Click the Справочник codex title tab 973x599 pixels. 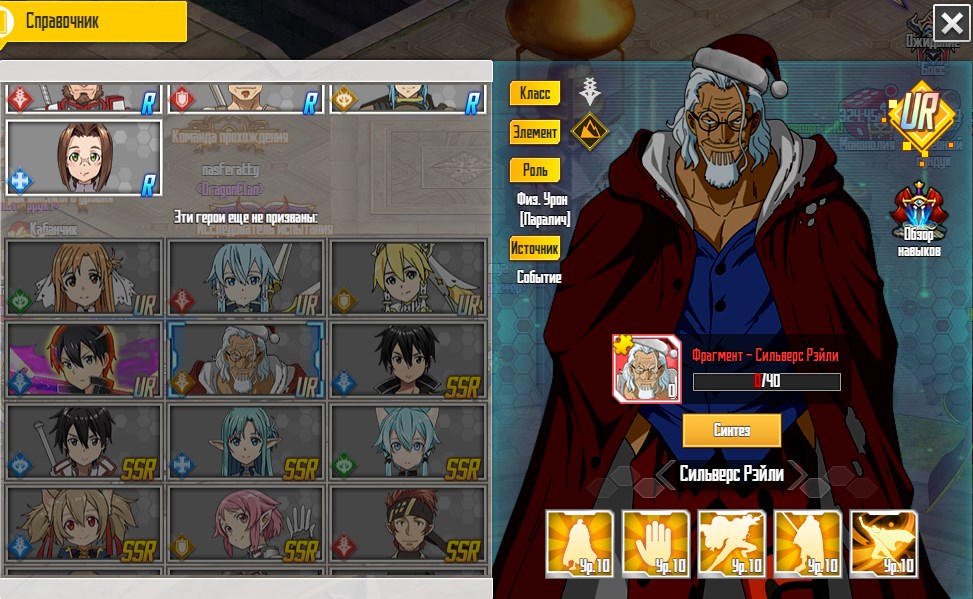[95, 21]
